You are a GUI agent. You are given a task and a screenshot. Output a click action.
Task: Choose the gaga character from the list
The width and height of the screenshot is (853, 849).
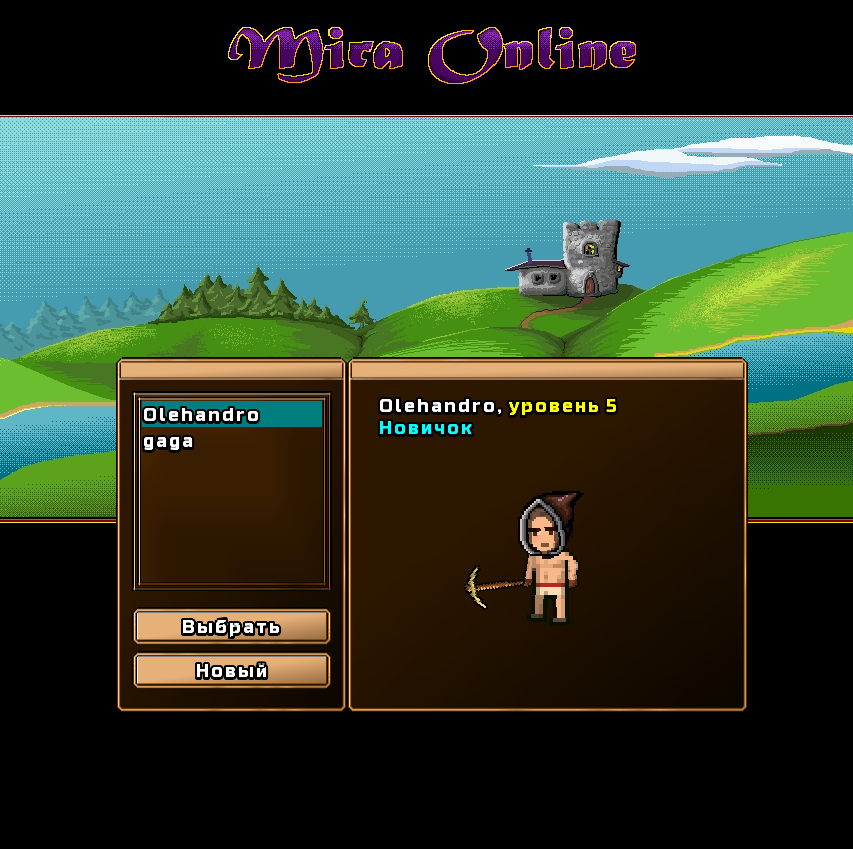tap(169, 442)
